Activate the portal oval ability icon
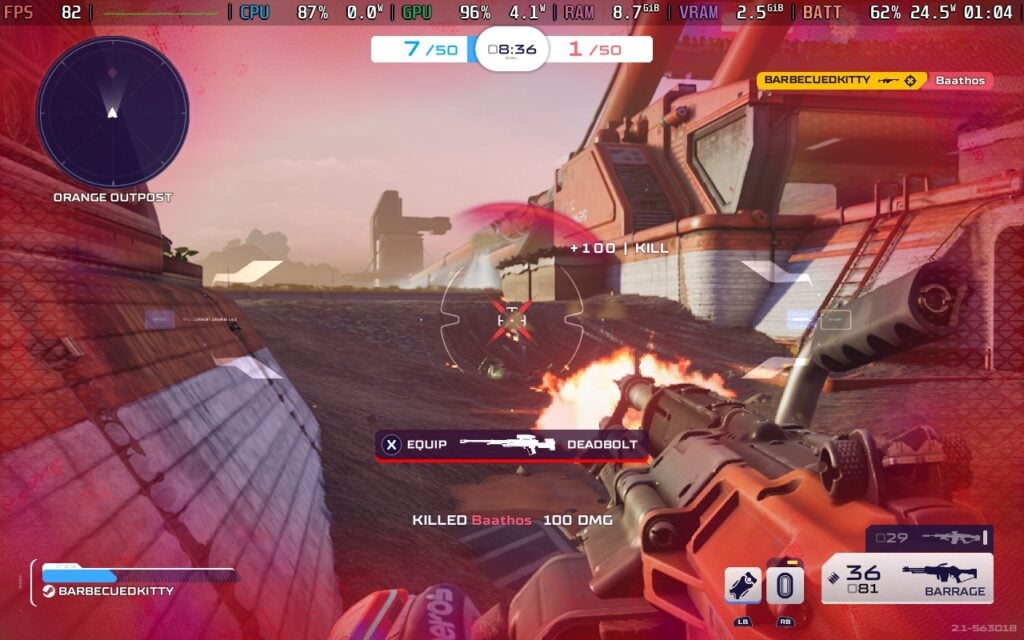The width and height of the screenshot is (1024, 640). [785, 586]
